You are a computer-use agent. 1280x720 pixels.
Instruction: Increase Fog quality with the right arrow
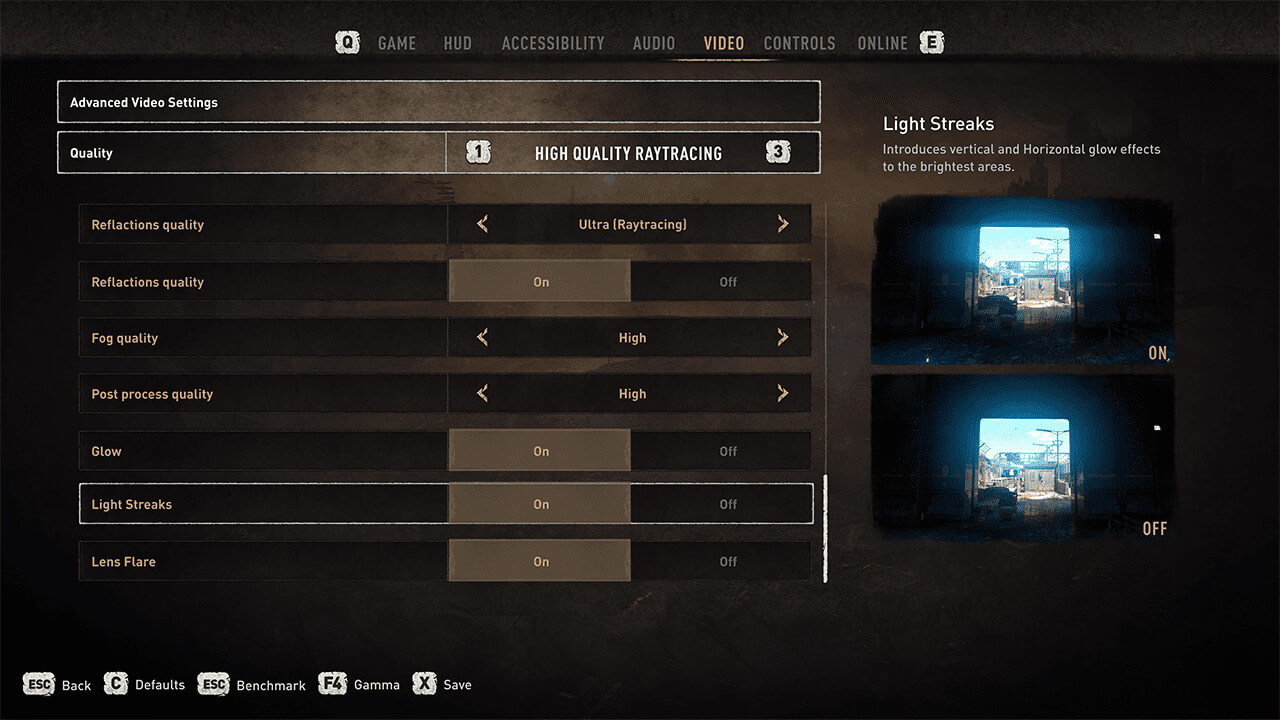pyautogui.click(x=783, y=338)
